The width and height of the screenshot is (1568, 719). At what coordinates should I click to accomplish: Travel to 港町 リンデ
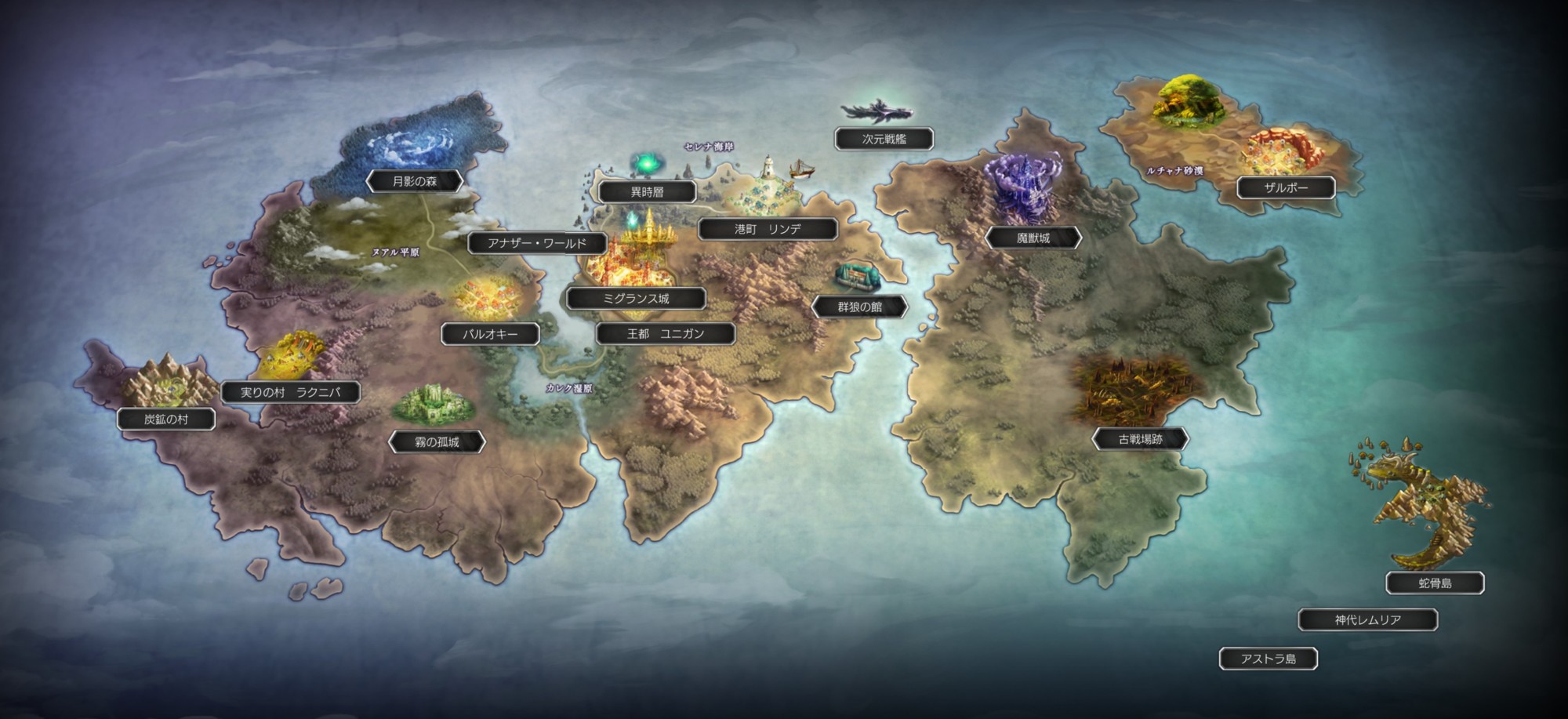coord(768,229)
